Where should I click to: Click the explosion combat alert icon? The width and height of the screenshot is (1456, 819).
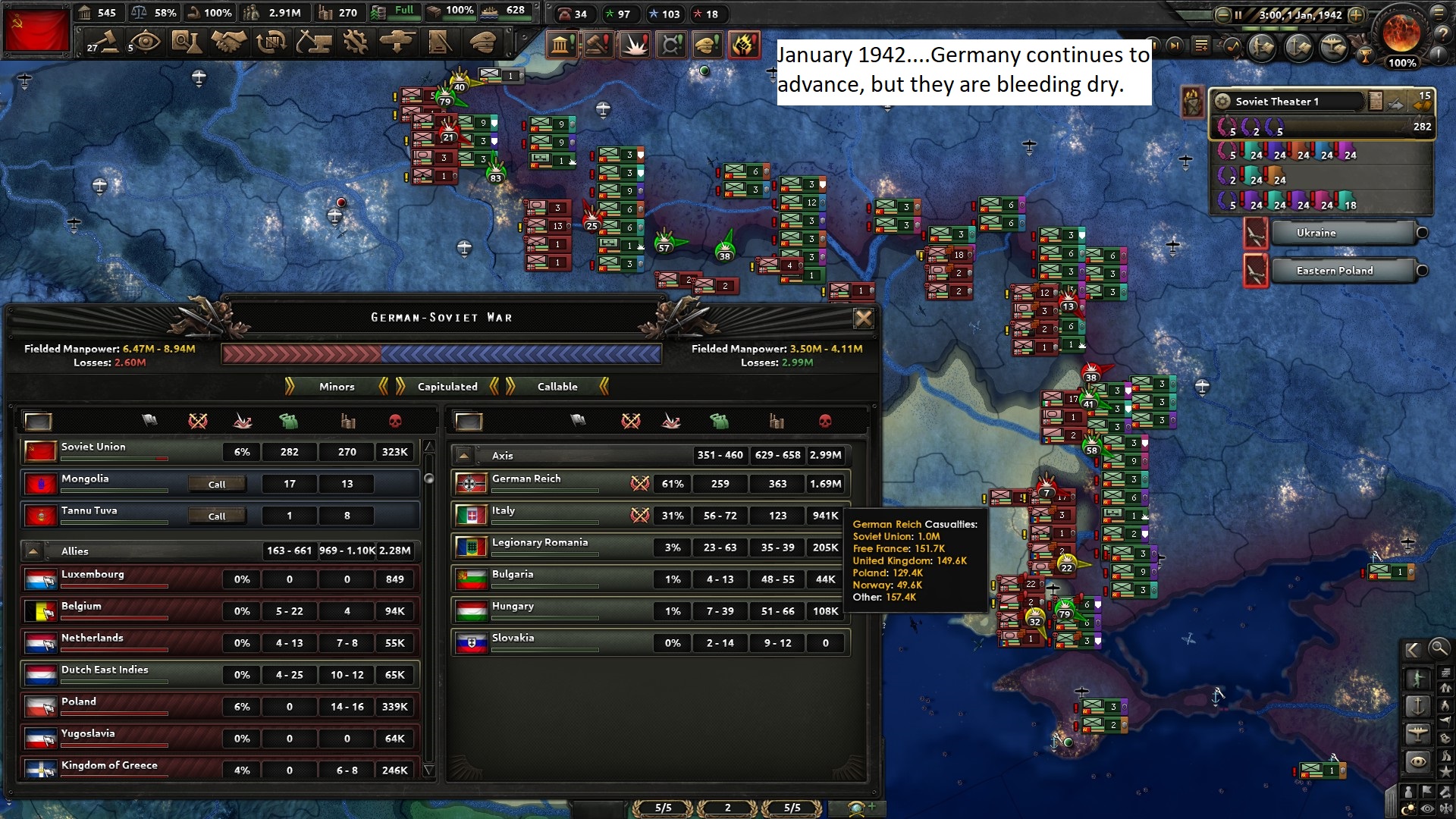[635, 45]
